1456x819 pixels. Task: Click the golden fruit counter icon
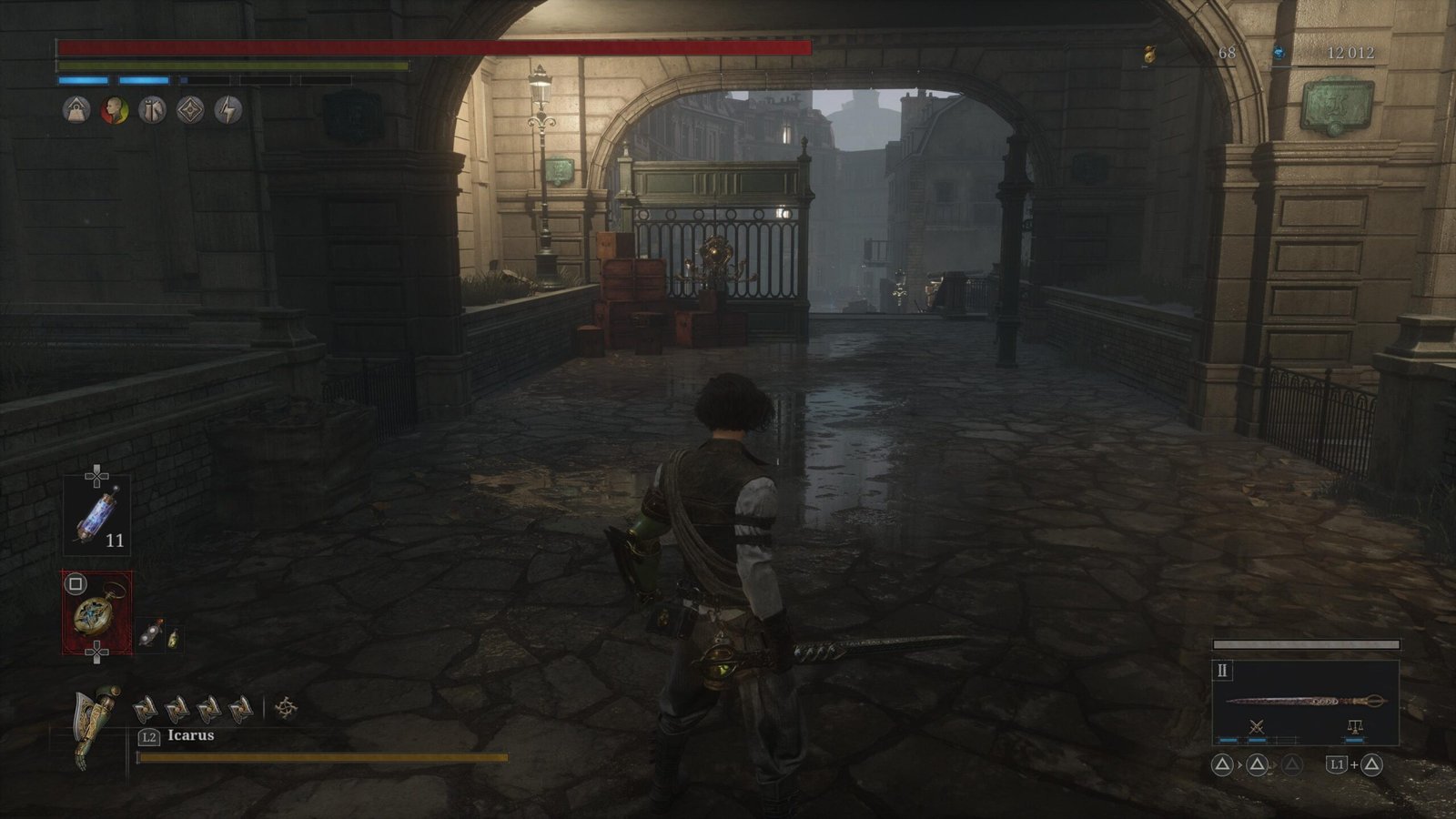(x=1150, y=55)
